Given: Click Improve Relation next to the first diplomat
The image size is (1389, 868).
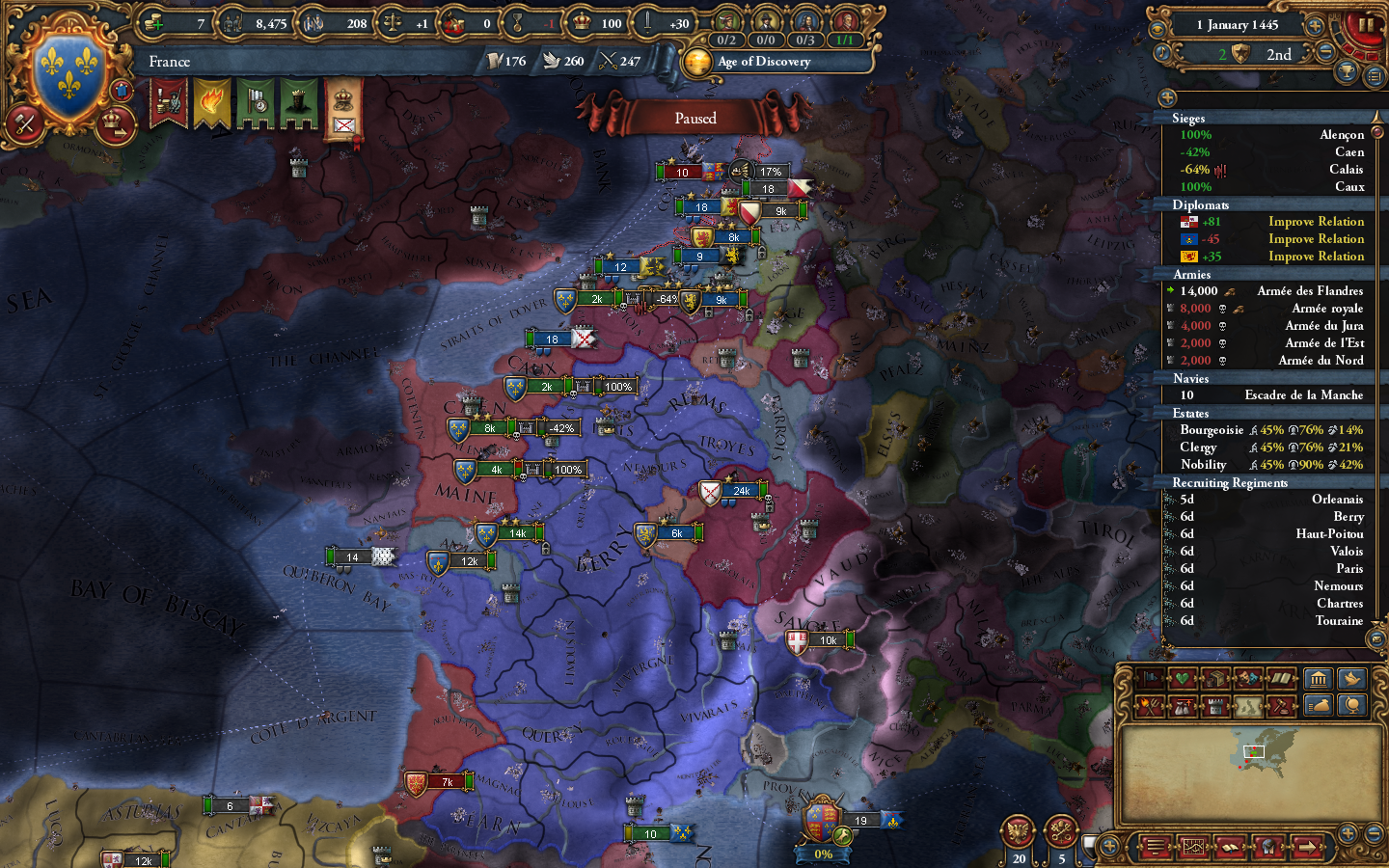Looking at the screenshot, I should point(1317,221).
